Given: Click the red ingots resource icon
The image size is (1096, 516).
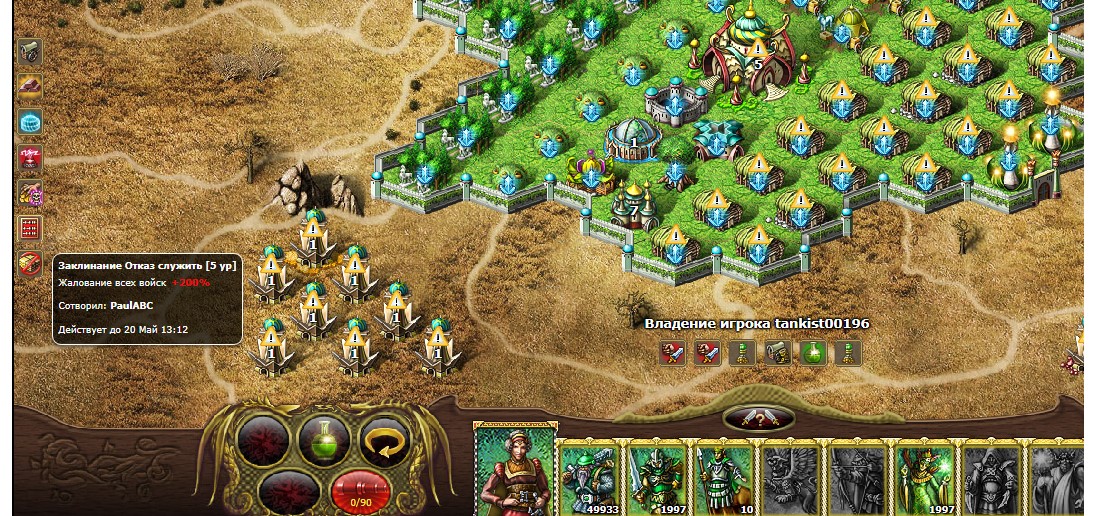Looking at the screenshot, I should pos(30,86).
